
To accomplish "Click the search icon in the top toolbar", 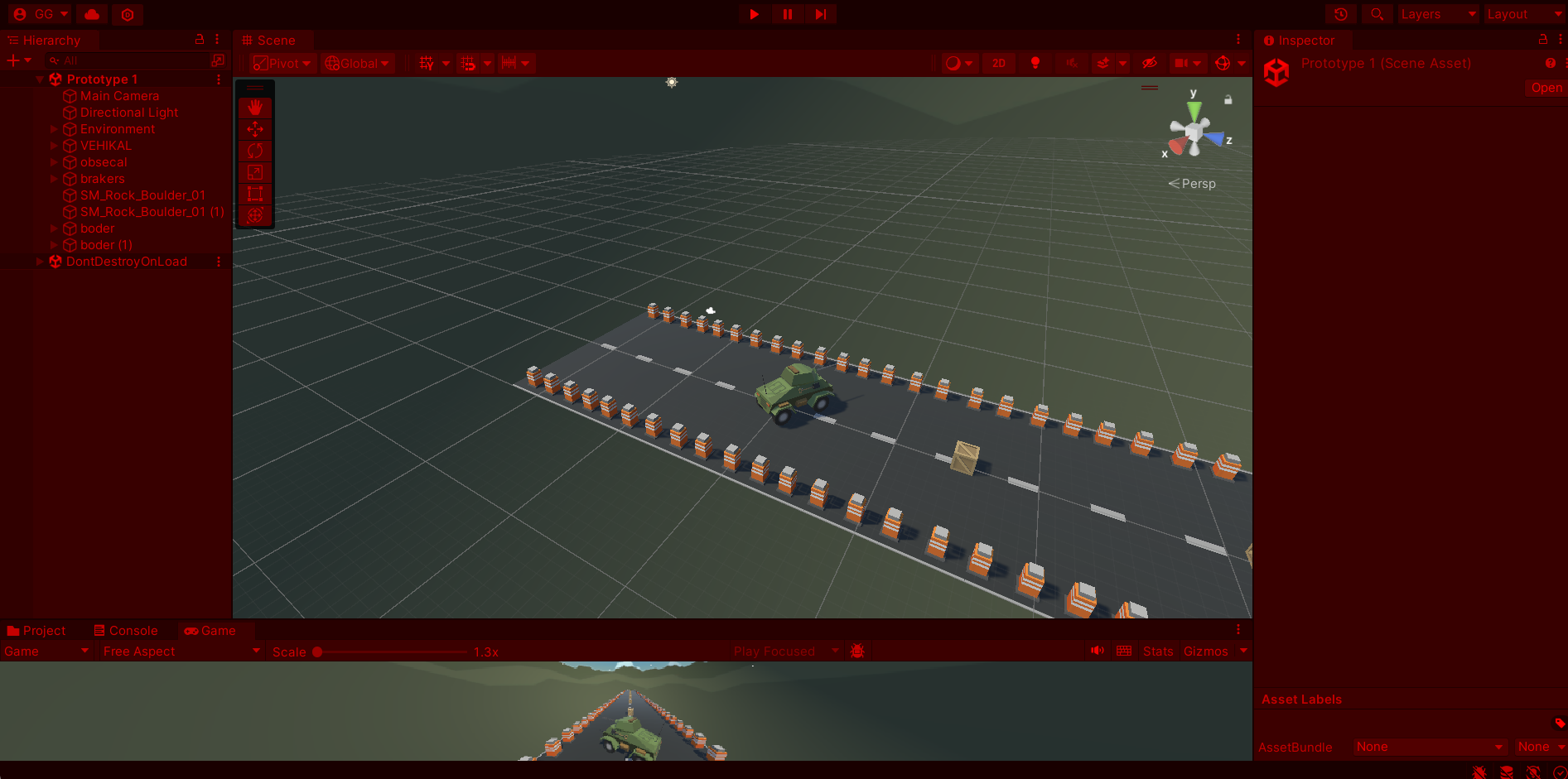I will (x=1376, y=14).
